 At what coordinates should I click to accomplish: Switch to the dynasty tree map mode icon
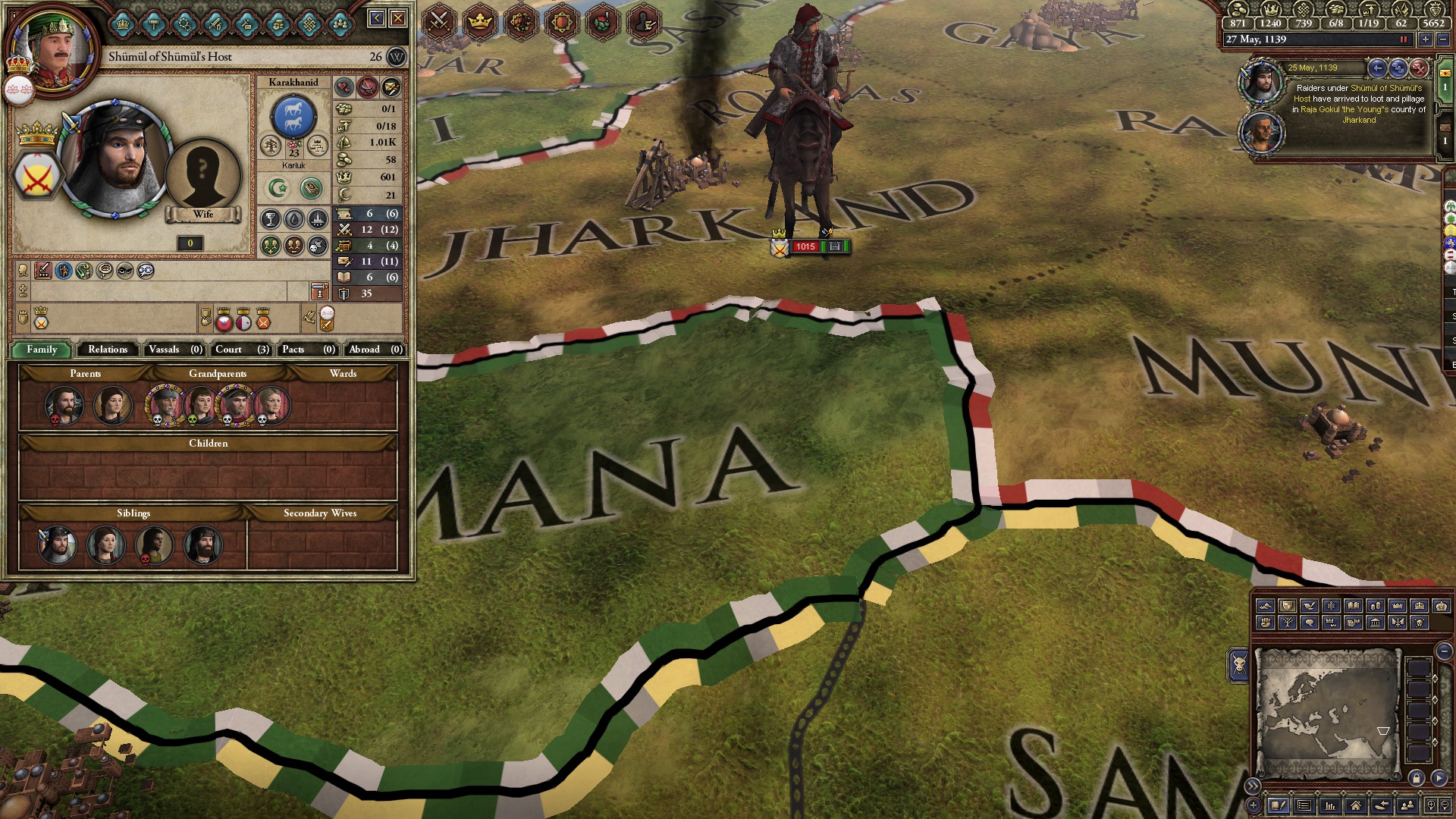tap(1289, 623)
